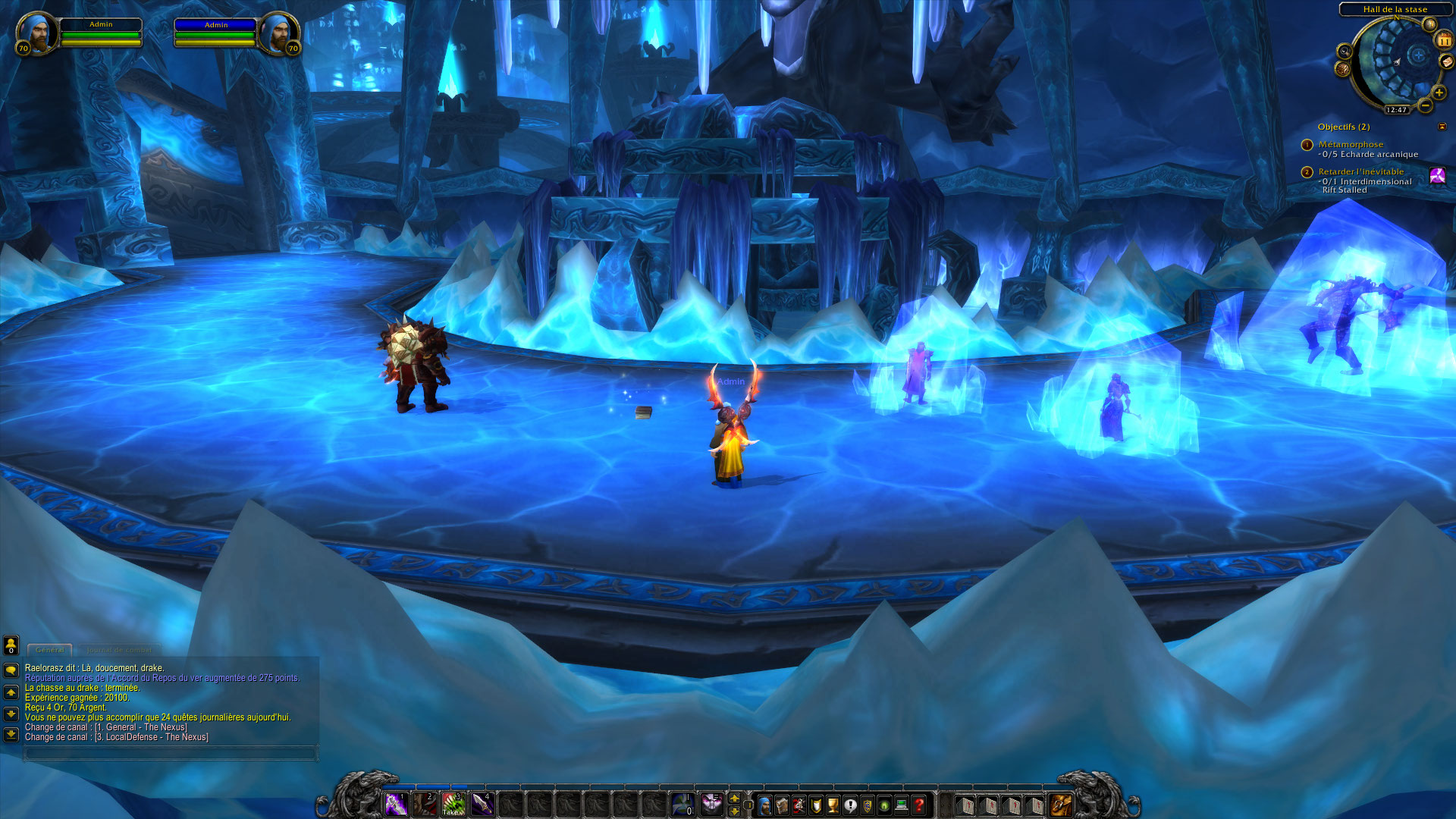This screenshot has width=1456, height=819.
Task: Open the red question mark help button
Action: [x=919, y=805]
